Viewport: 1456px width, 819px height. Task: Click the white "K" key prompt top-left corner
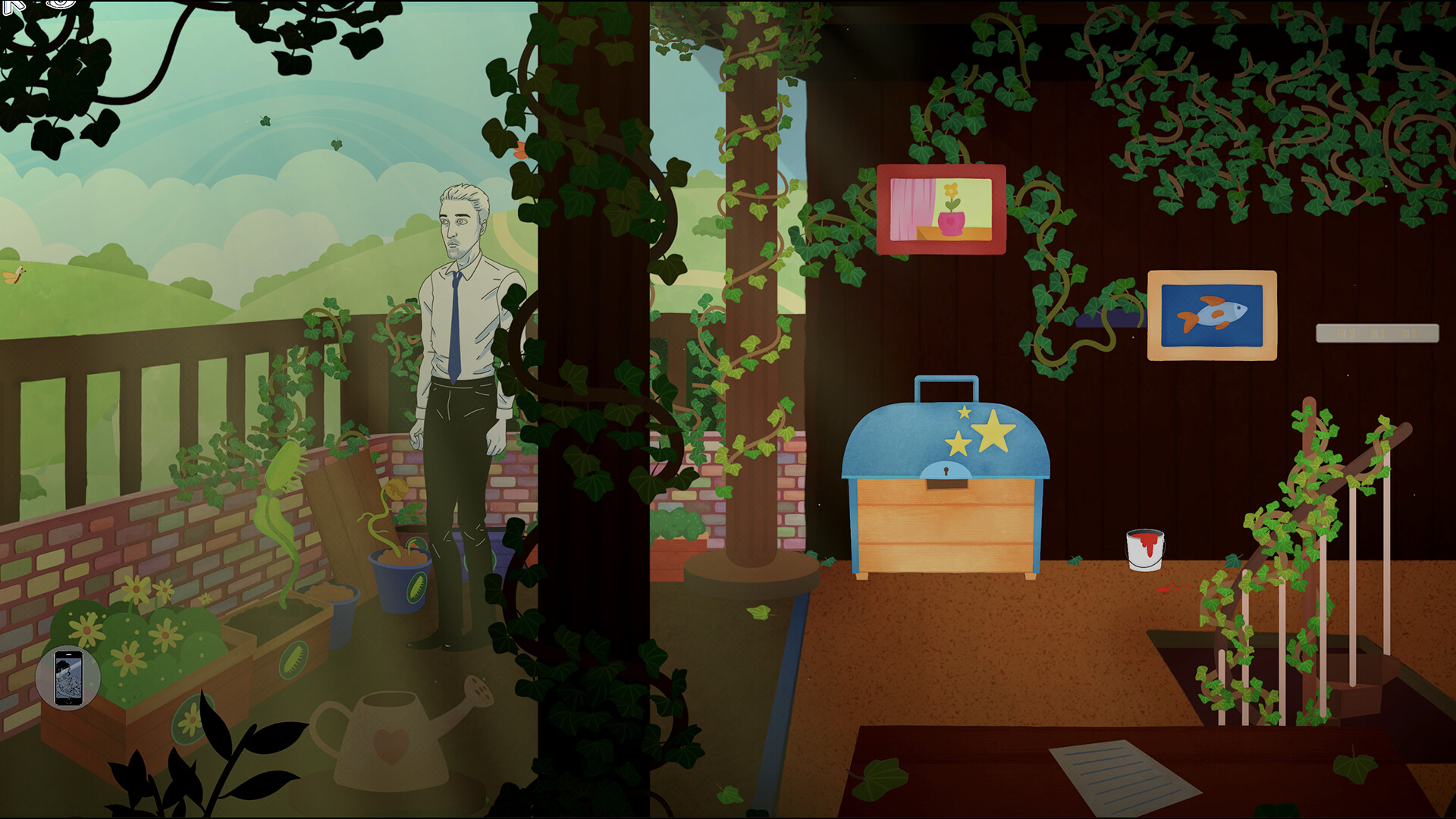pos(12,8)
